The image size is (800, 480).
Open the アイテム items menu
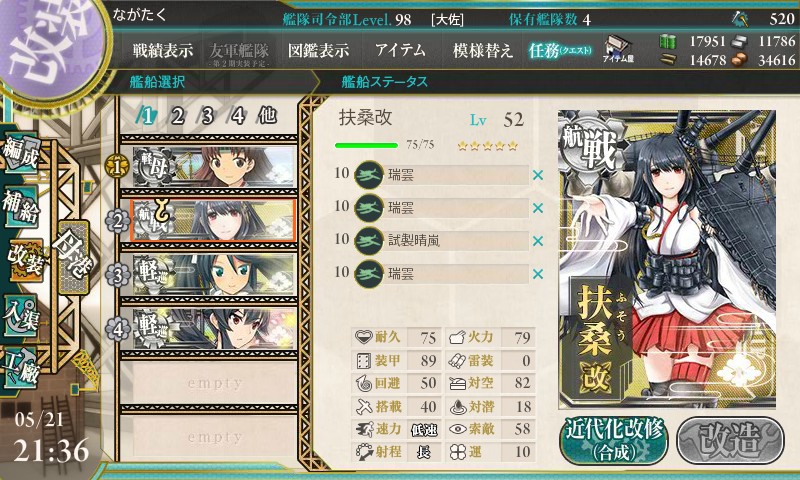(x=400, y=50)
